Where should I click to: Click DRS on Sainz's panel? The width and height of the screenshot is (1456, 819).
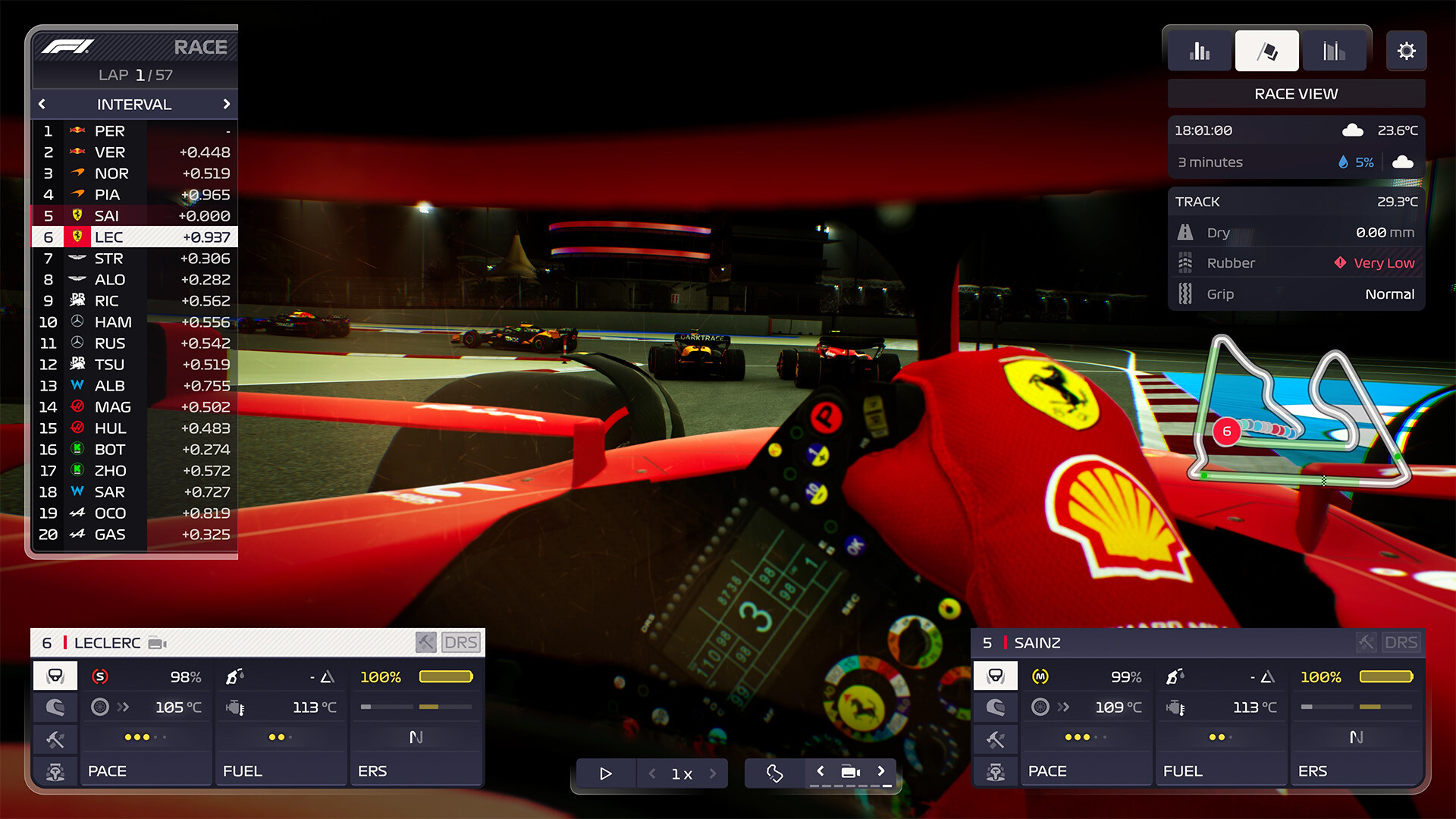[x=1401, y=642]
